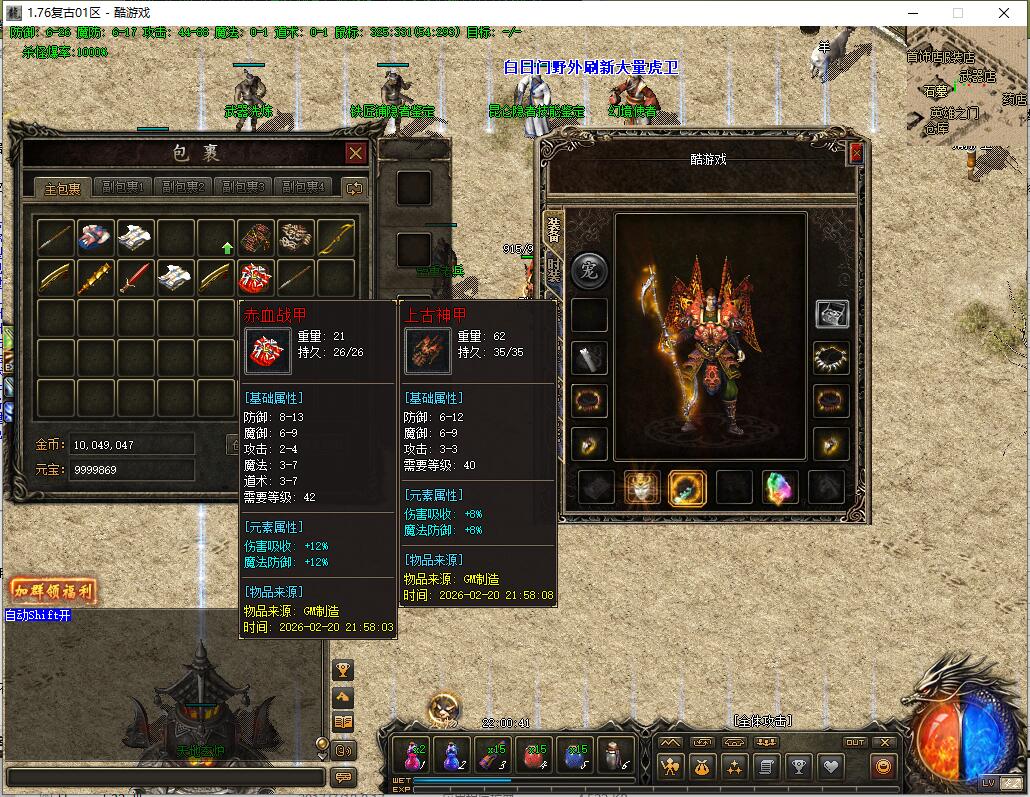Select the red sword in the bag

pyautogui.click(x=136, y=277)
